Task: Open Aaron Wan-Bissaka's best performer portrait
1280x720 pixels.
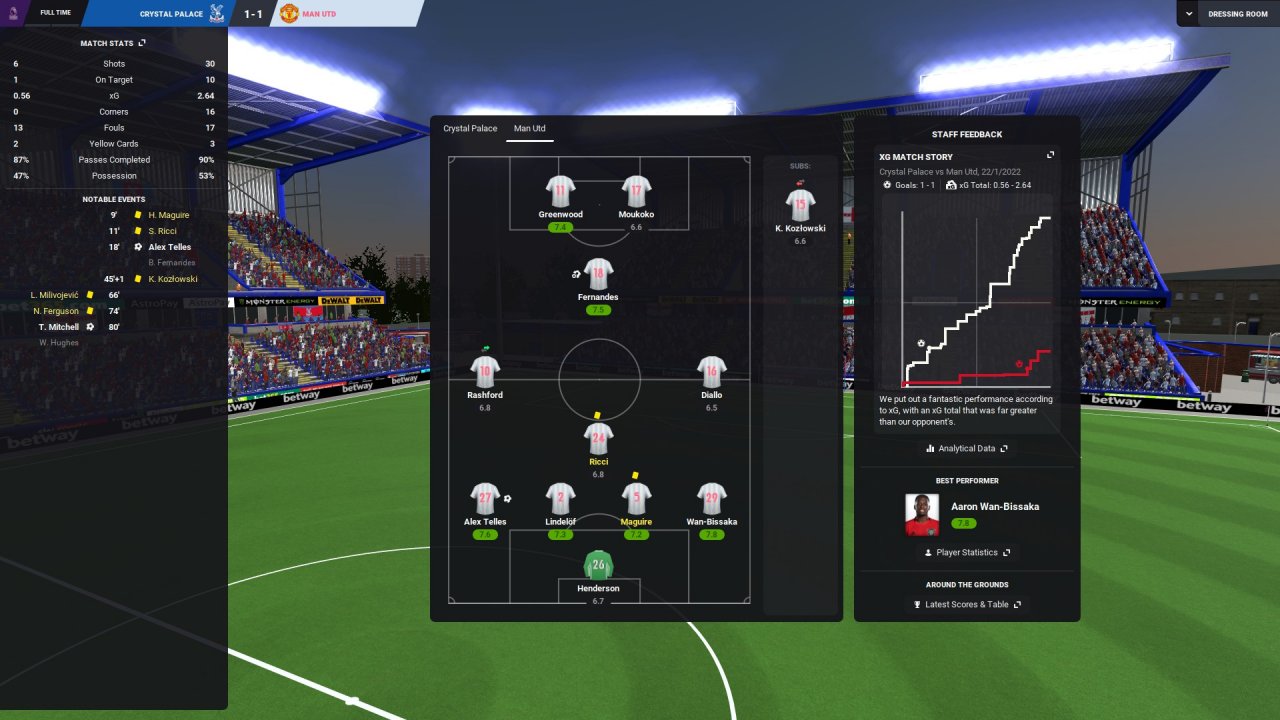Action: pos(922,515)
